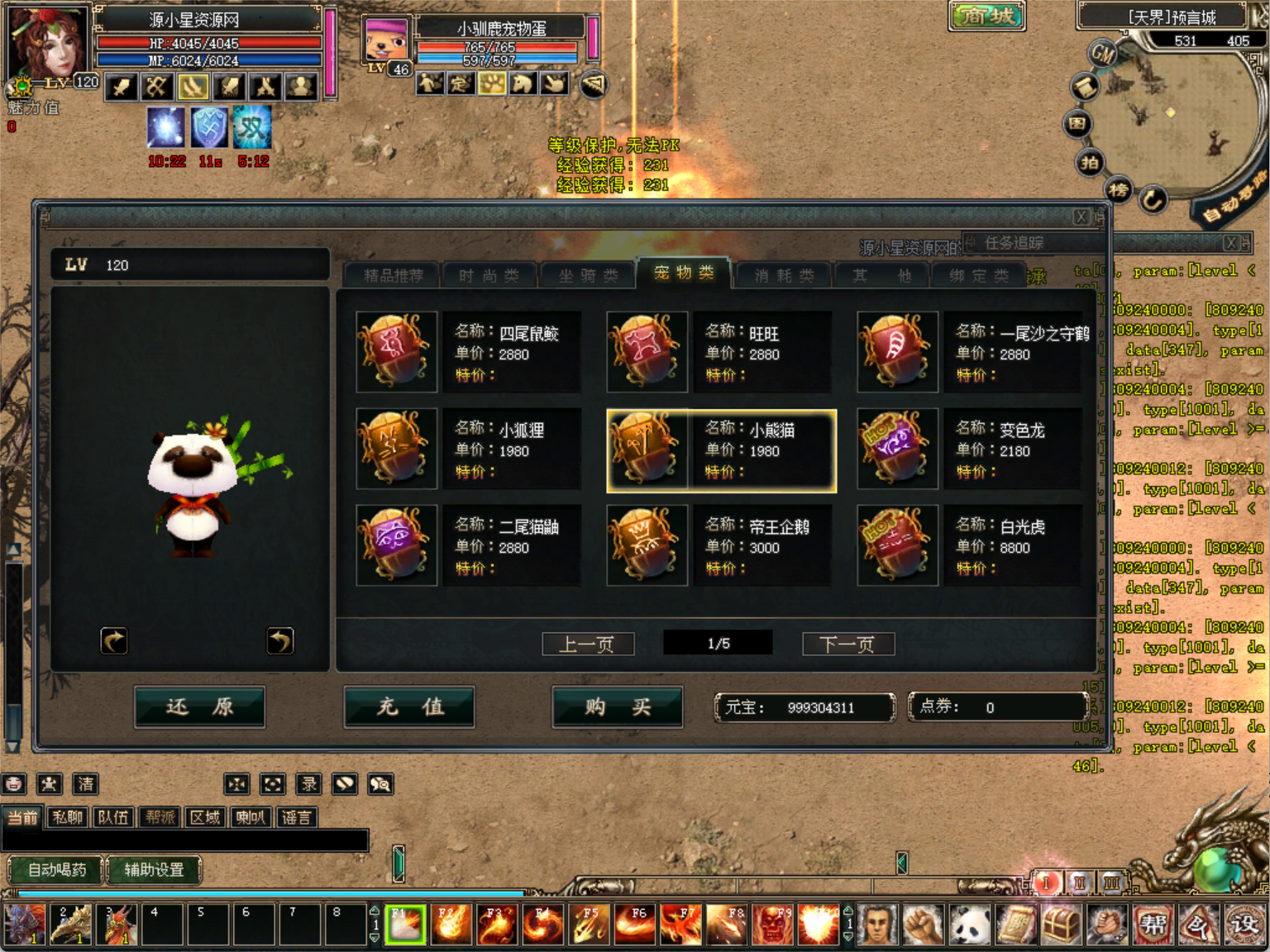The width and height of the screenshot is (1270, 952).
Task: Open the 商城 shop button
Action: pyautogui.click(x=987, y=16)
